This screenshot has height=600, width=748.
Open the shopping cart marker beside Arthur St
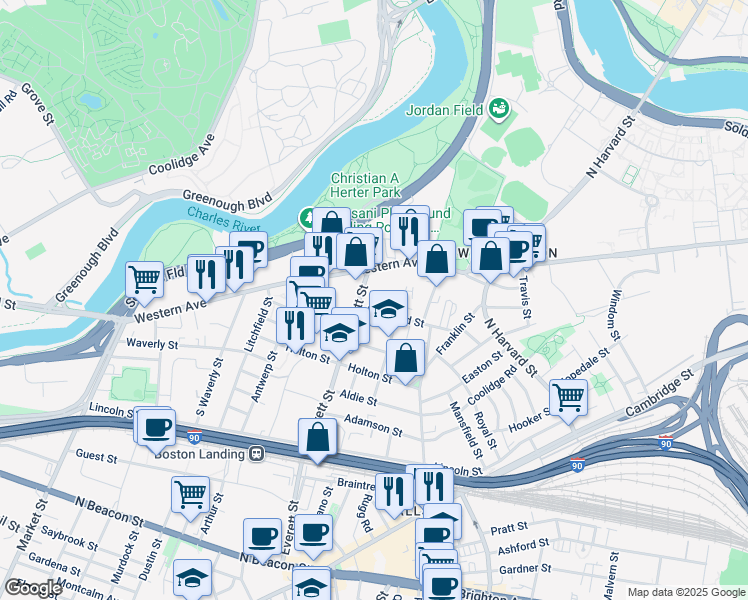pos(190,494)
